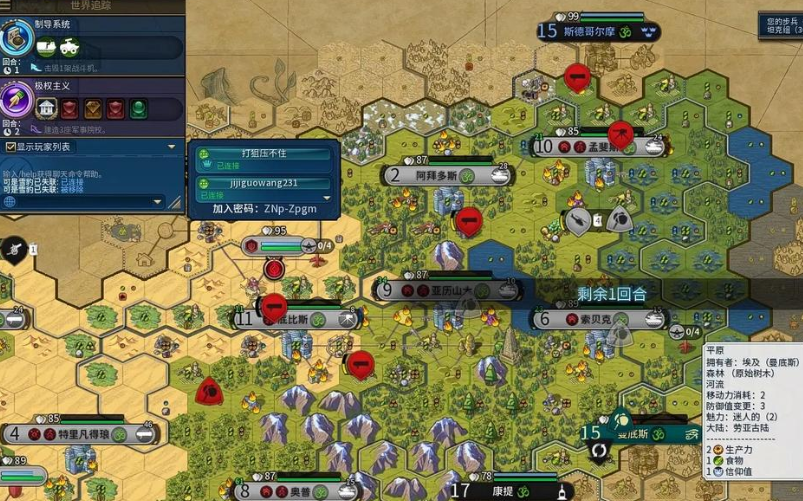Select player jijiguowang231 in the player list
Image resolution: width=803 pixels, height=501 pixels.
[264, 183]
